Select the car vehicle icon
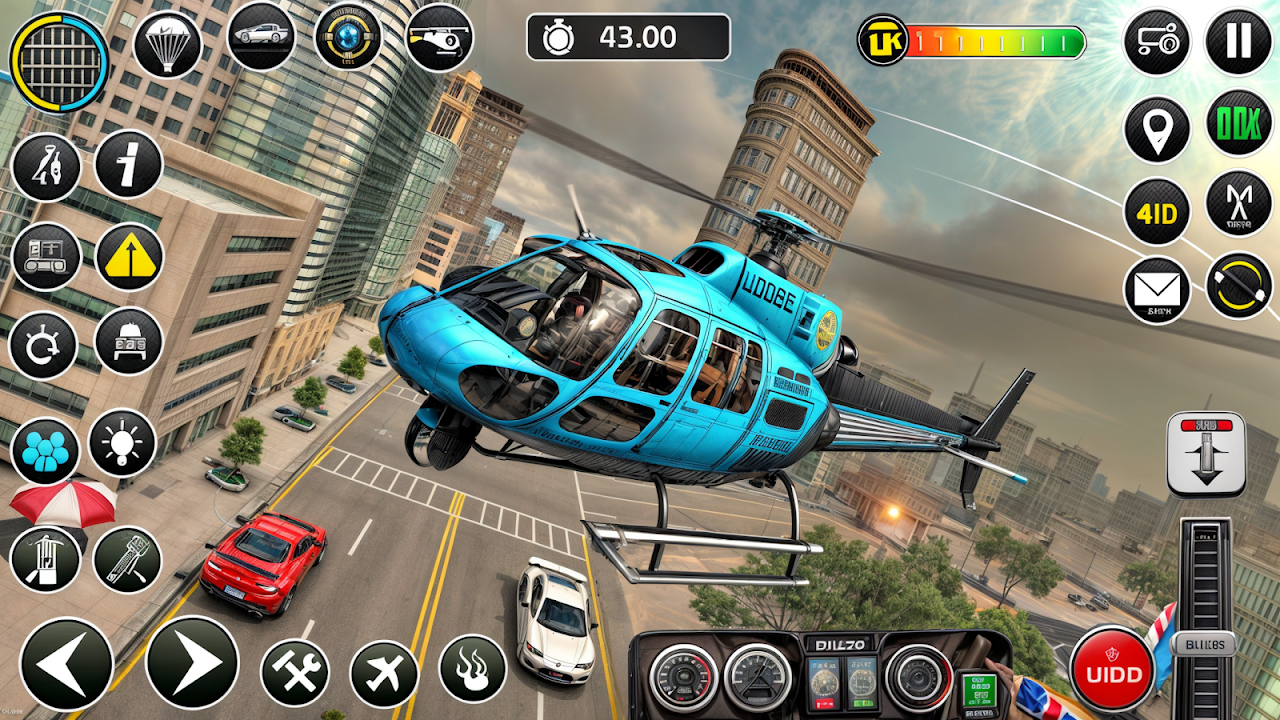Viewport: 1280px width, 720px height. [x=261, y=36]
